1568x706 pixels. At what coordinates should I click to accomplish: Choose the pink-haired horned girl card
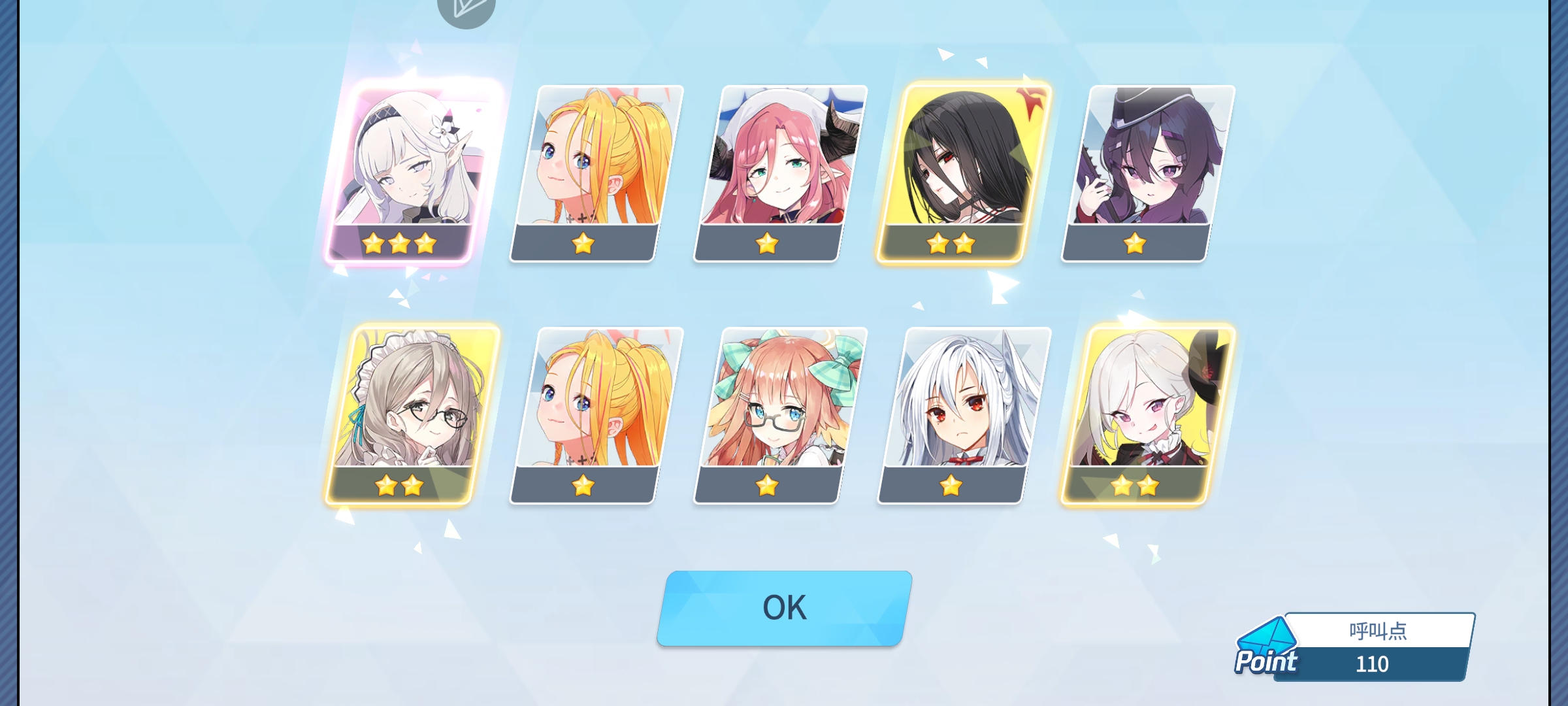coord(781,173)
